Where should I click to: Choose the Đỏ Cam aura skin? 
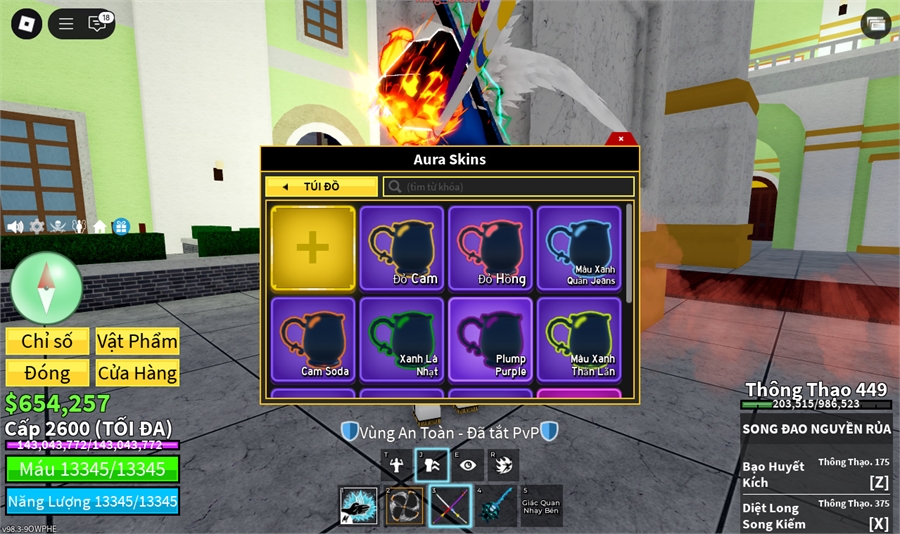point(402,248)
